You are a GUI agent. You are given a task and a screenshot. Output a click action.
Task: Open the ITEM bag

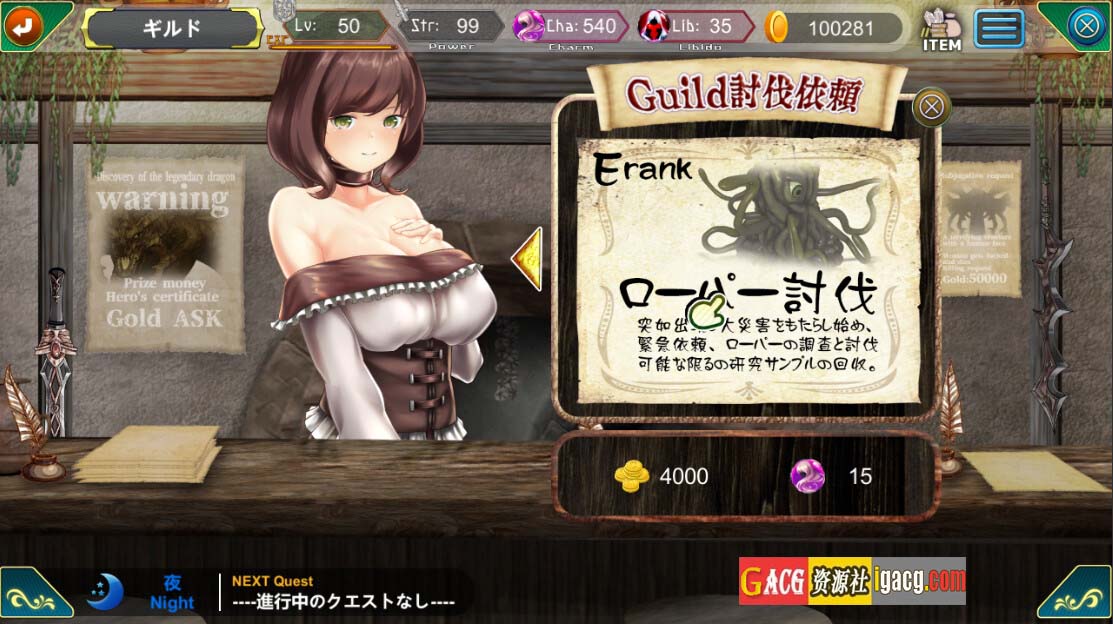pos(941,29)
